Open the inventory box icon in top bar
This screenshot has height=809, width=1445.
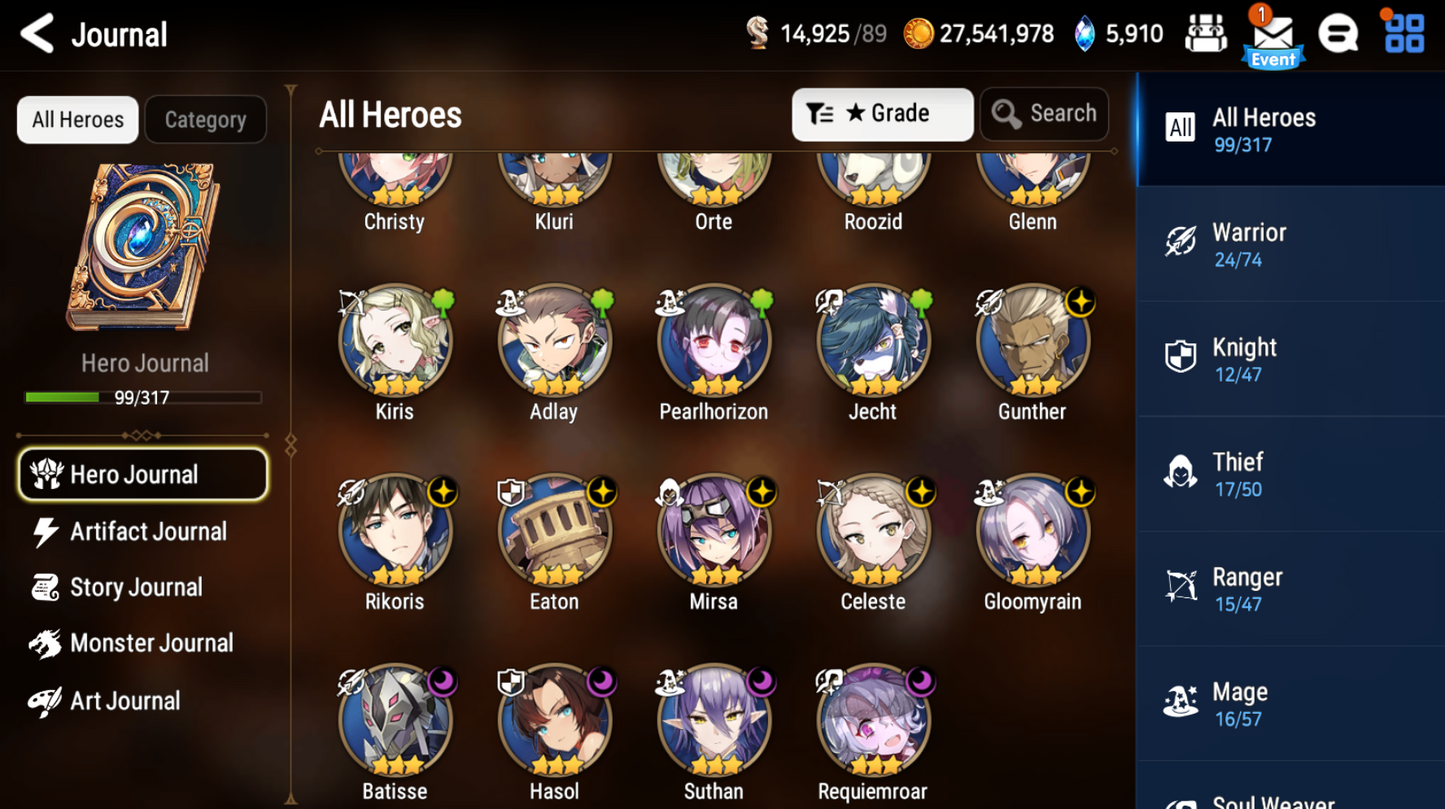tap(1206, 33)
